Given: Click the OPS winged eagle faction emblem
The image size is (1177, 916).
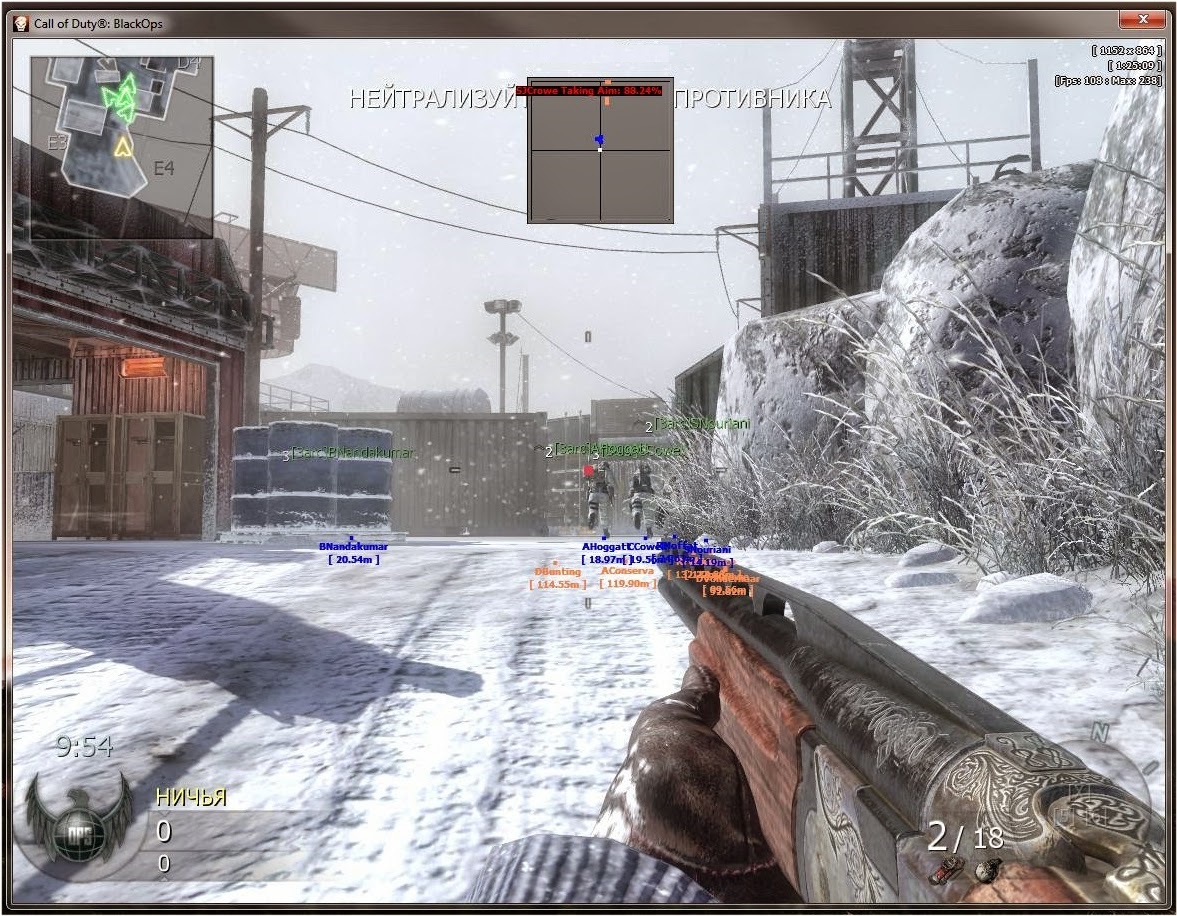Looking at the screenshot, I should pos(79,816).
